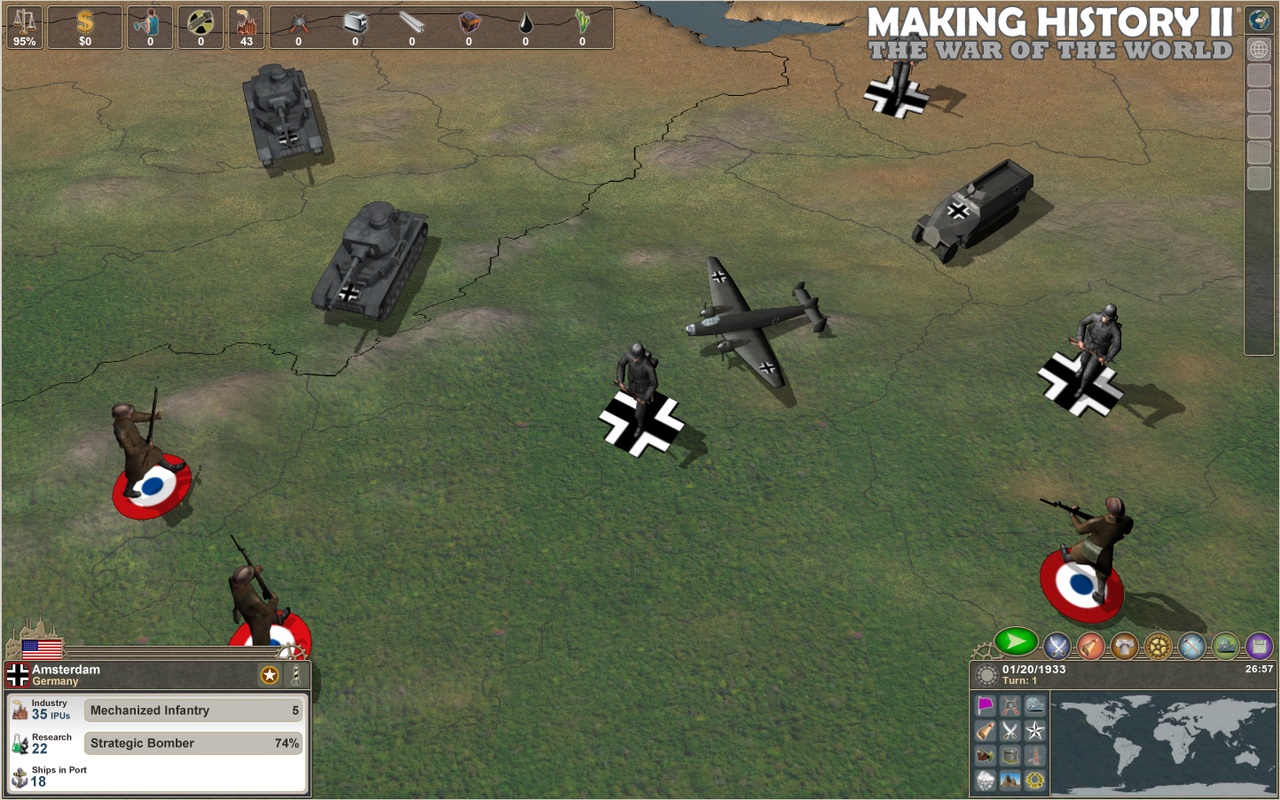Click the Strategic Bomber 74% progress bar

[x=192, y=743]
